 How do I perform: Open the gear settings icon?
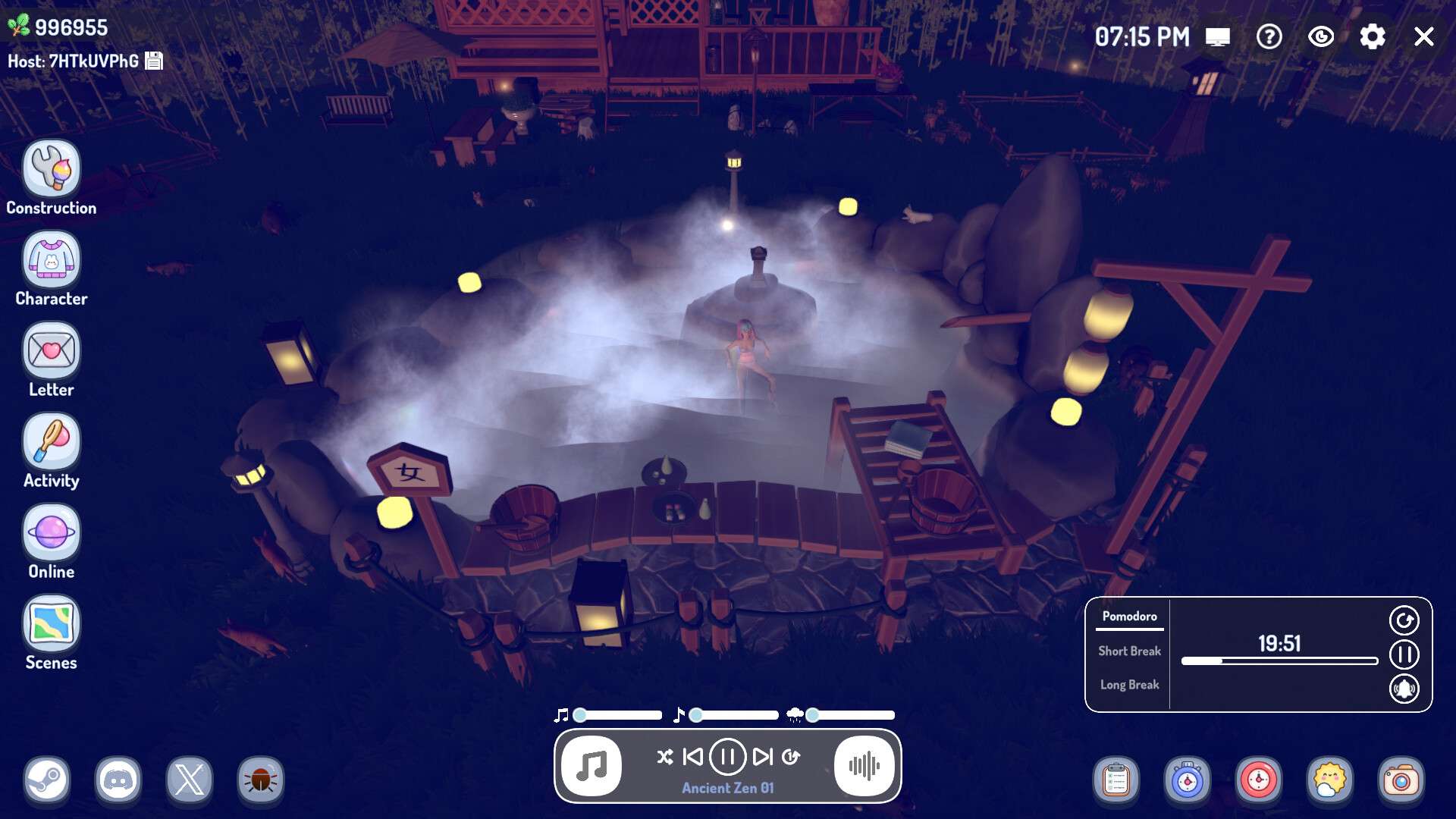pos(1372,36)
